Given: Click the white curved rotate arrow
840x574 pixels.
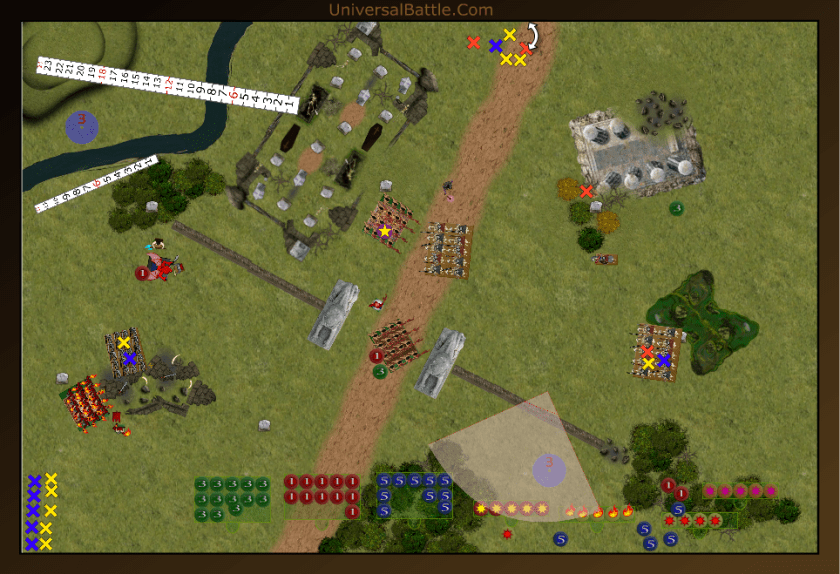Looking at the screenshot, I should tap(531, 37).
